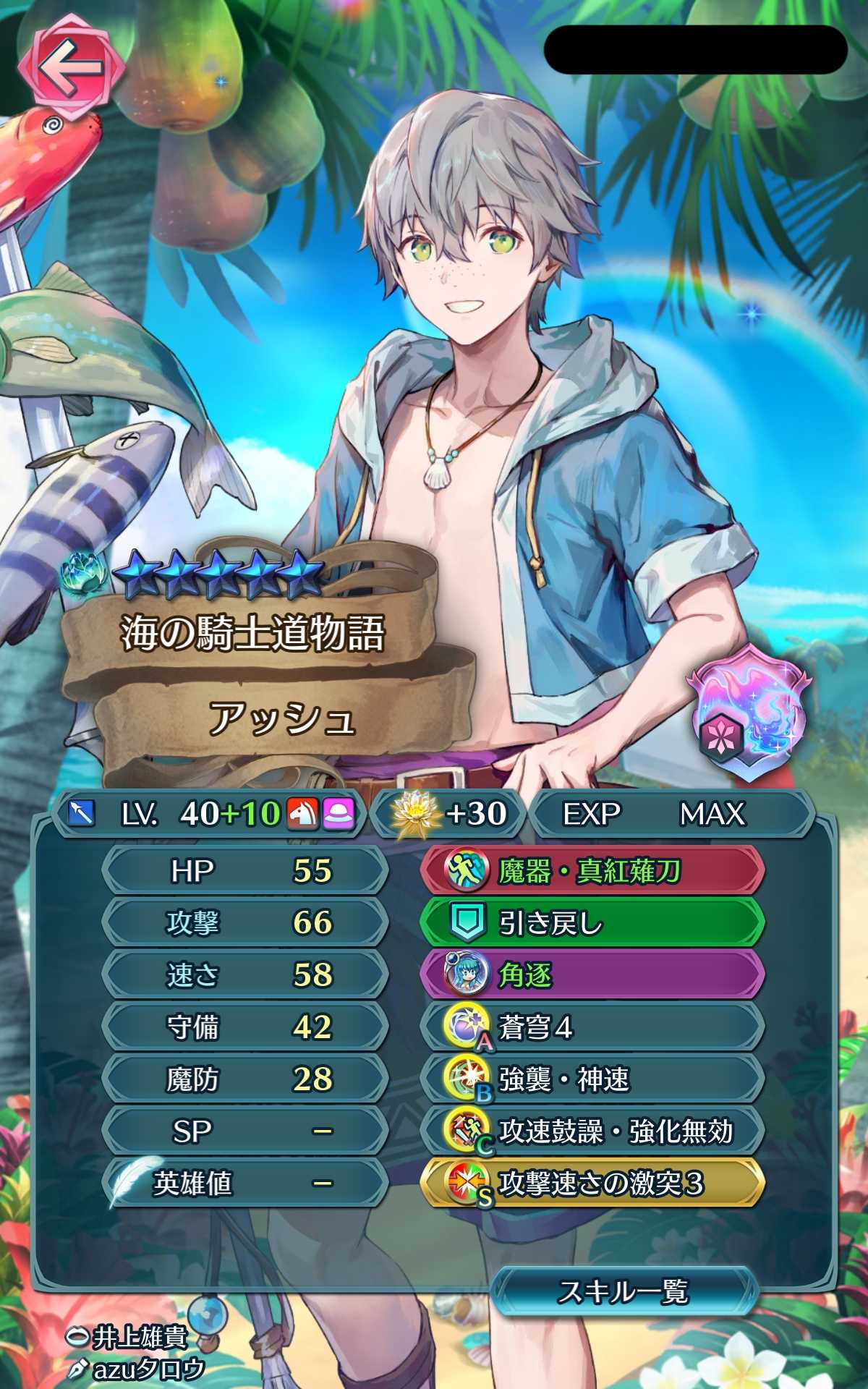Tap the blue lance weapon type icon
This screenshot has width=868, height=1389.
[82, 814]
